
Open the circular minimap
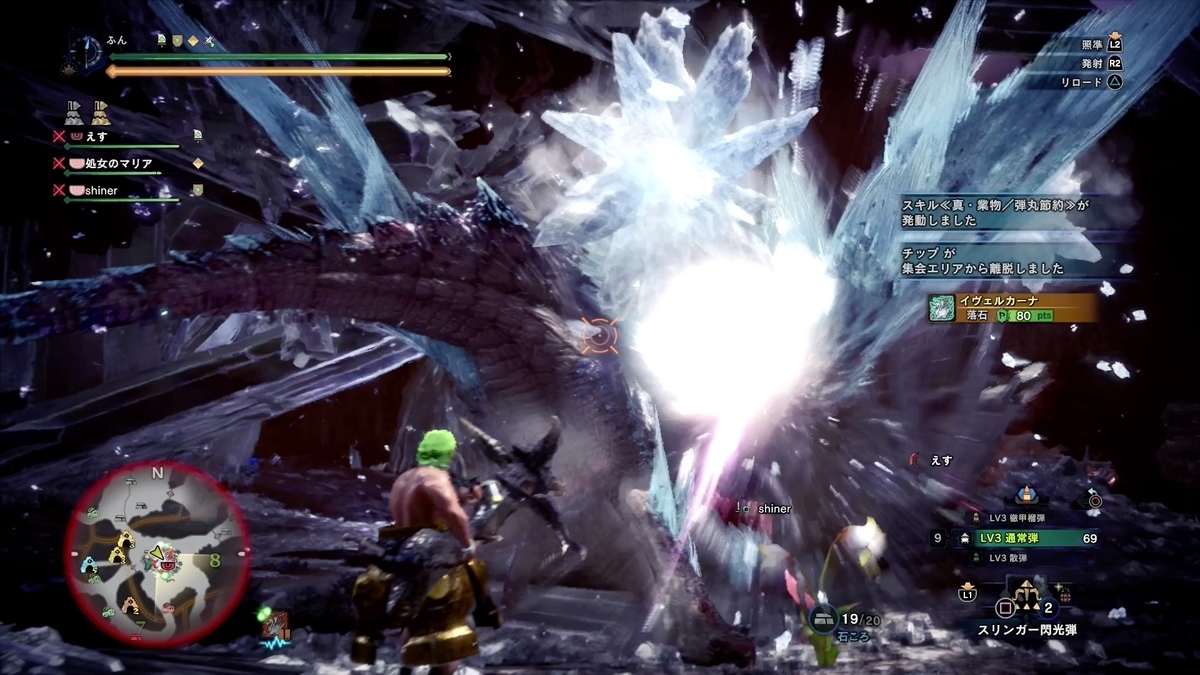157,553
